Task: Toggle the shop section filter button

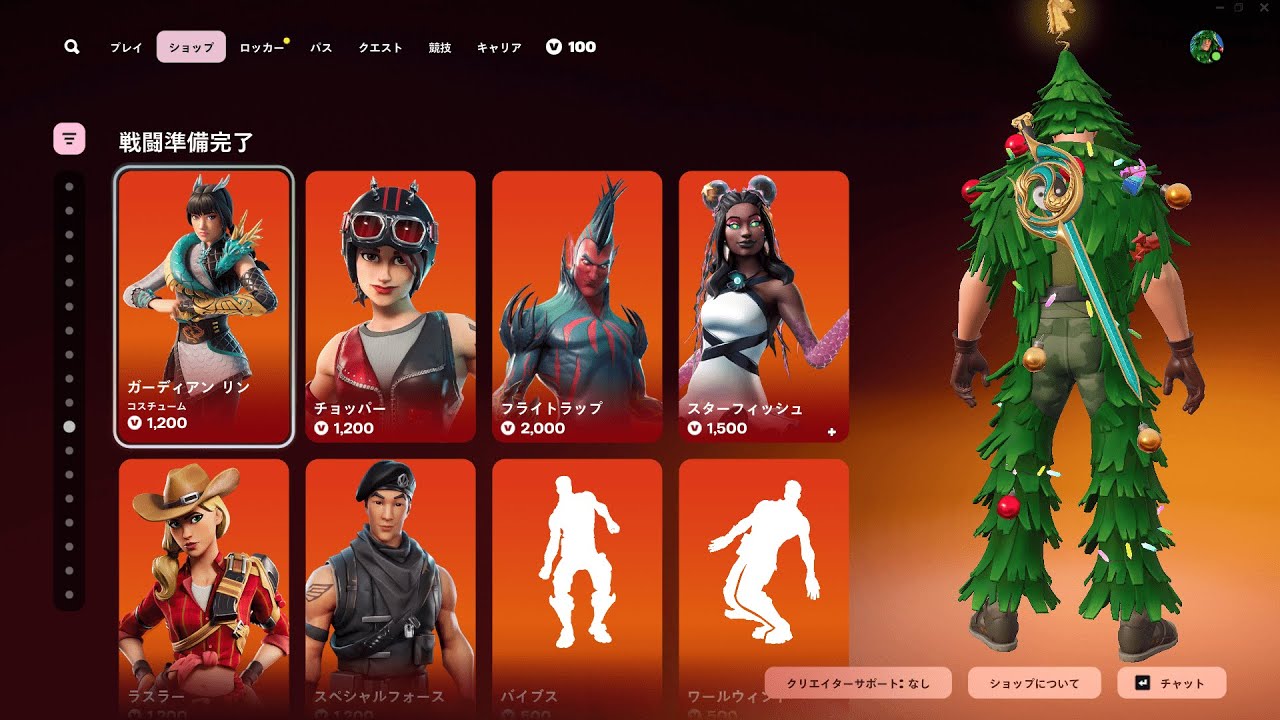Action: [x=69, y=139]
